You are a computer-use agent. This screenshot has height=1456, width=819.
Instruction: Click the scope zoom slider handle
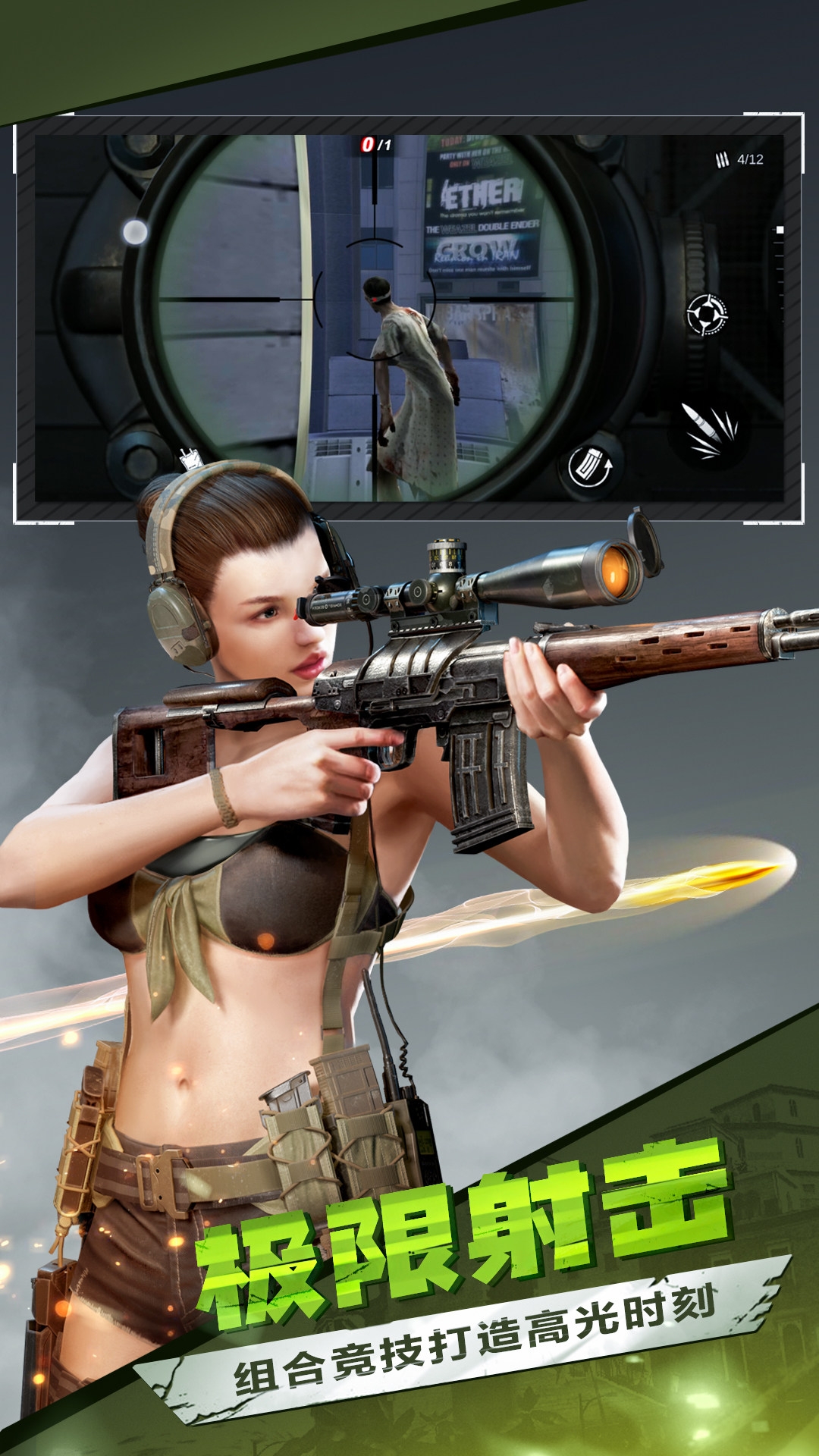click(x=779, y=230)
